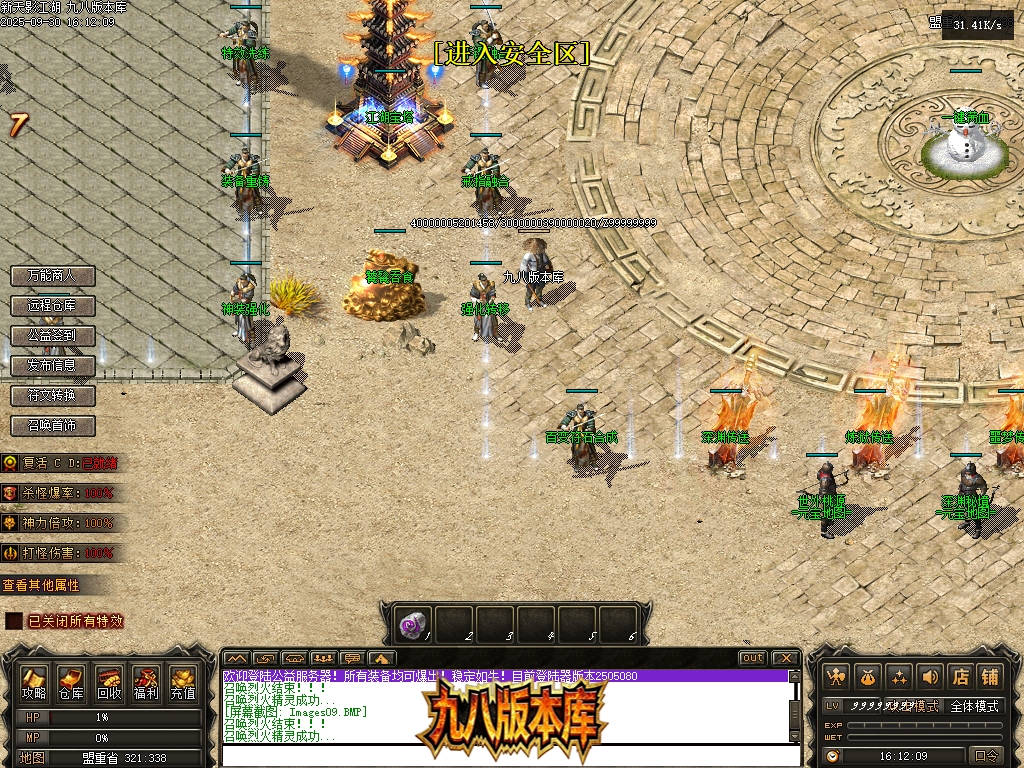This screenshot has height=768, width=1024.
Task: Select the 发布信息 post message button
Action: coord(52,365)
